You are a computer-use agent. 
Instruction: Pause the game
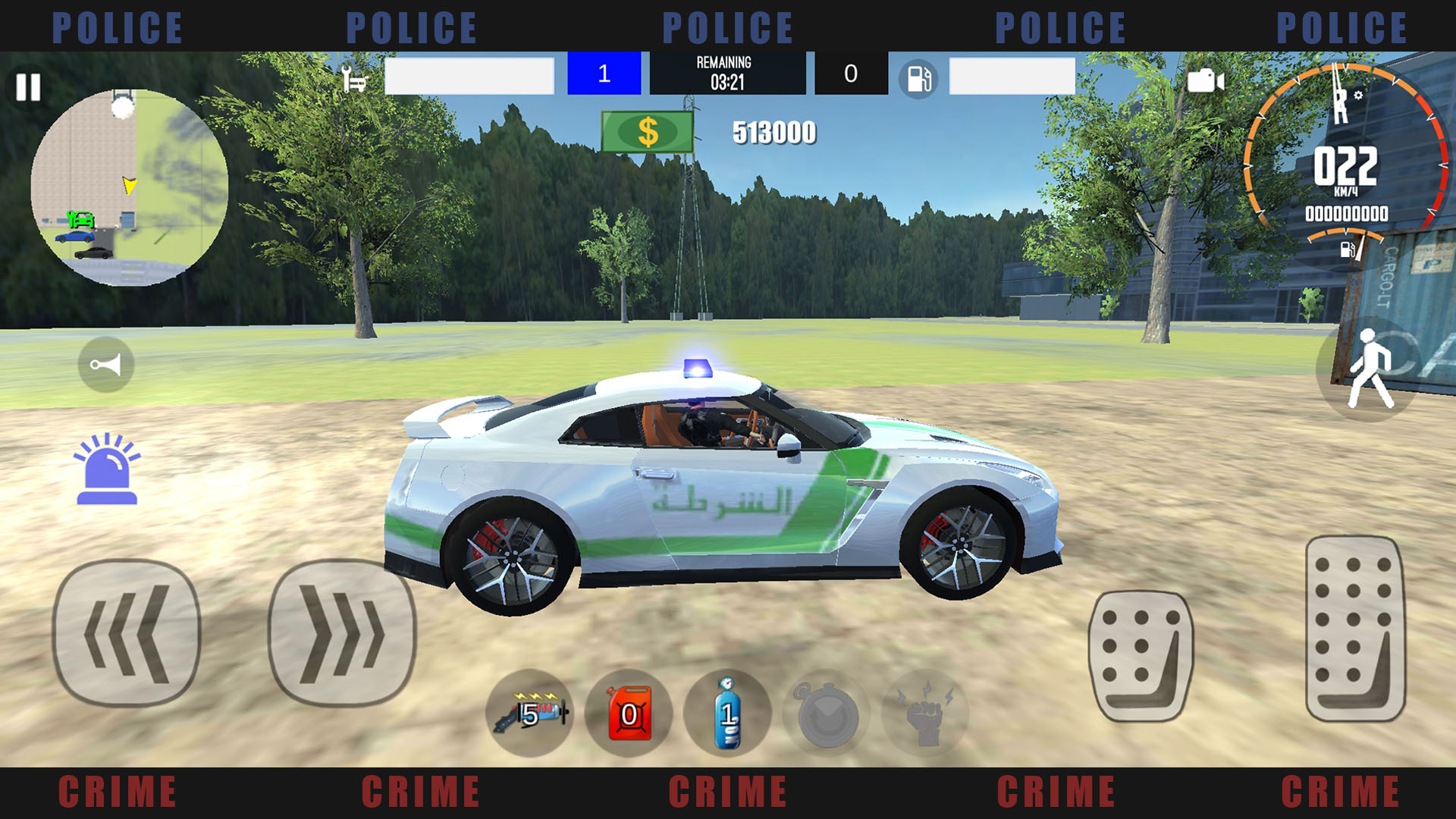28,89
